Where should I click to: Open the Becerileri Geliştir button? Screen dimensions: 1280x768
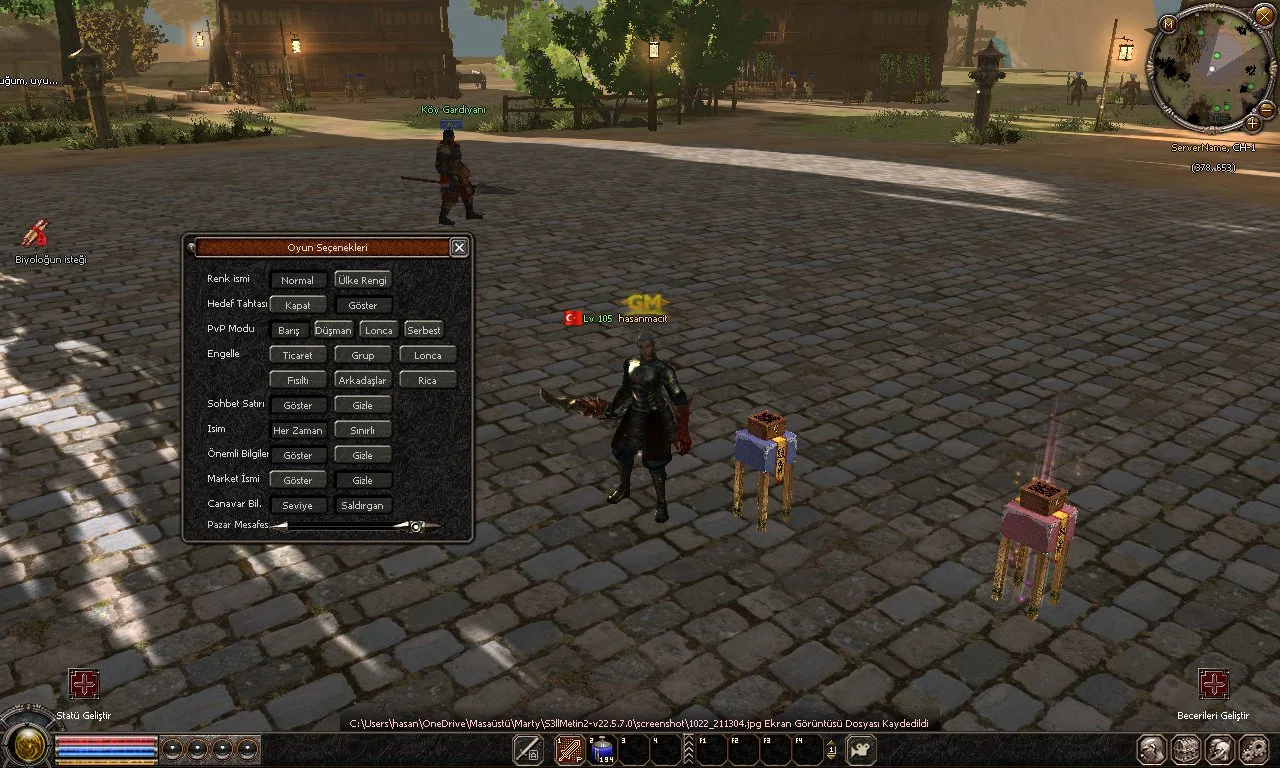1214,684
